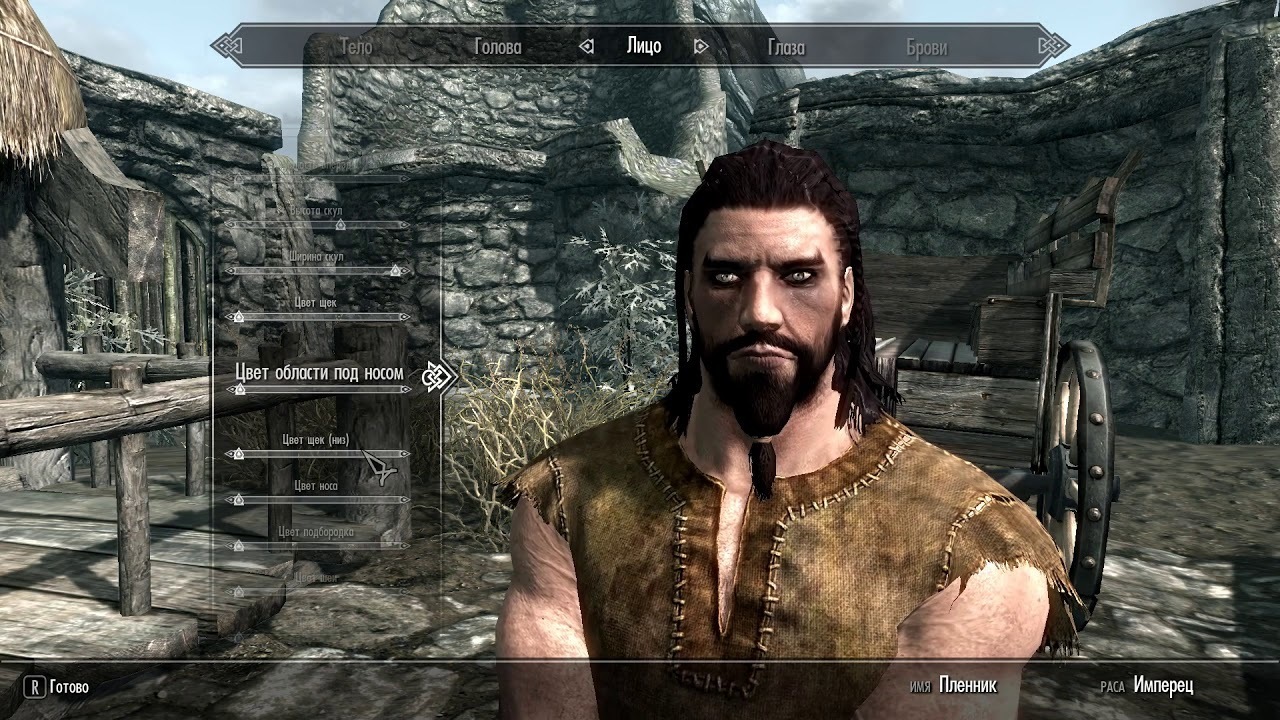Image resolution: width=1280 pixels, height=720 pixels.
Task: Edit the character name Пленник
Action: 967,686
